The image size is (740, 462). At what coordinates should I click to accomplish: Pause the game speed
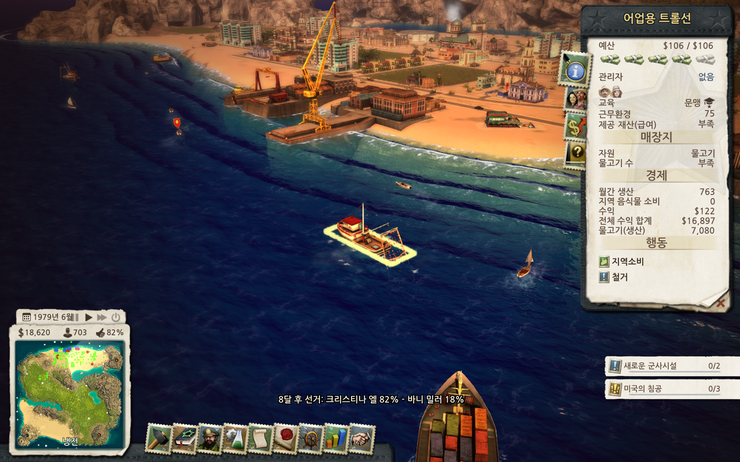[x=75, y=317]
